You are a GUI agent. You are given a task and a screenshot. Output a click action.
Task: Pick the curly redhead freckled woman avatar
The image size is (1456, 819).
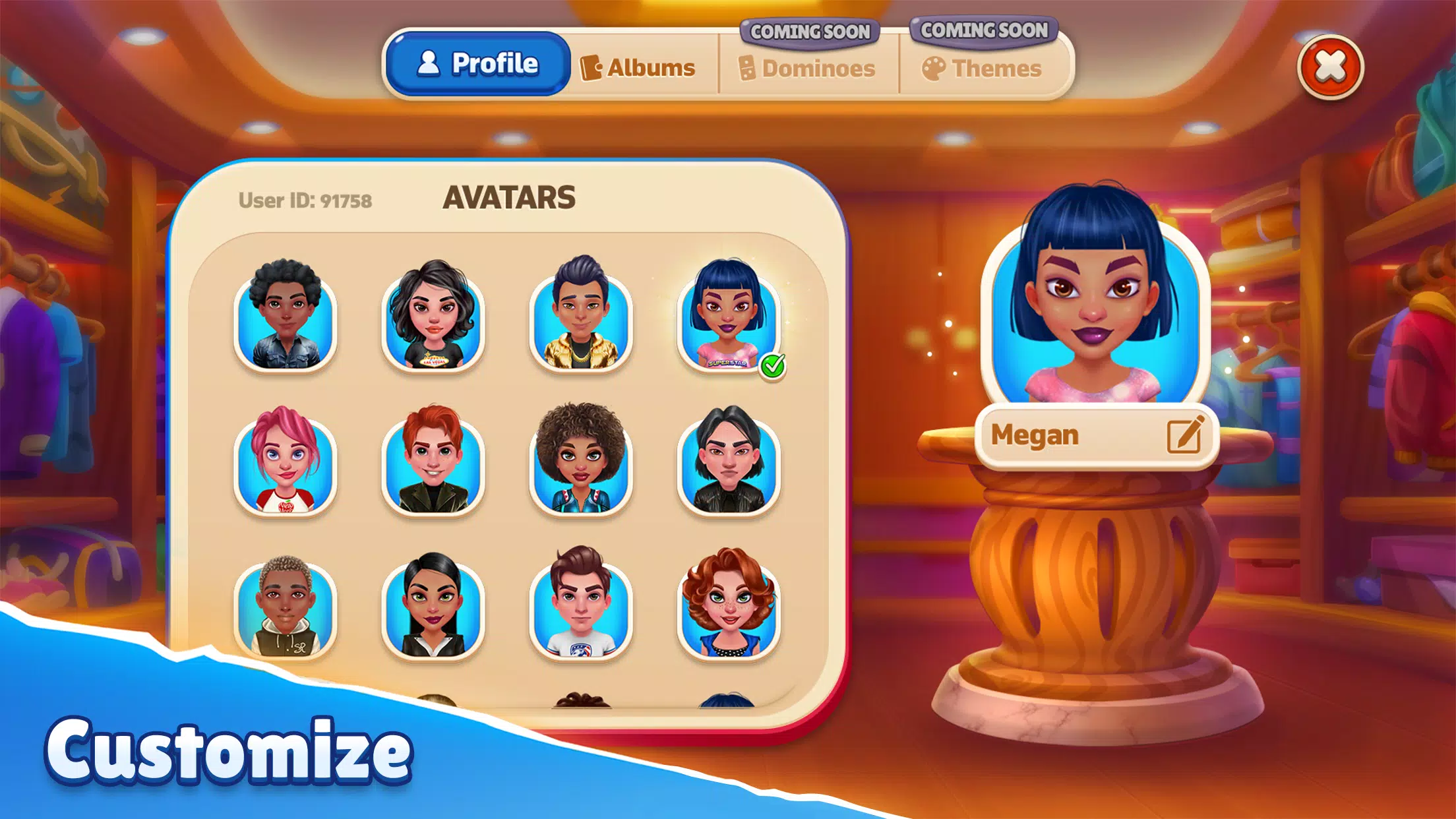point(728,608)
